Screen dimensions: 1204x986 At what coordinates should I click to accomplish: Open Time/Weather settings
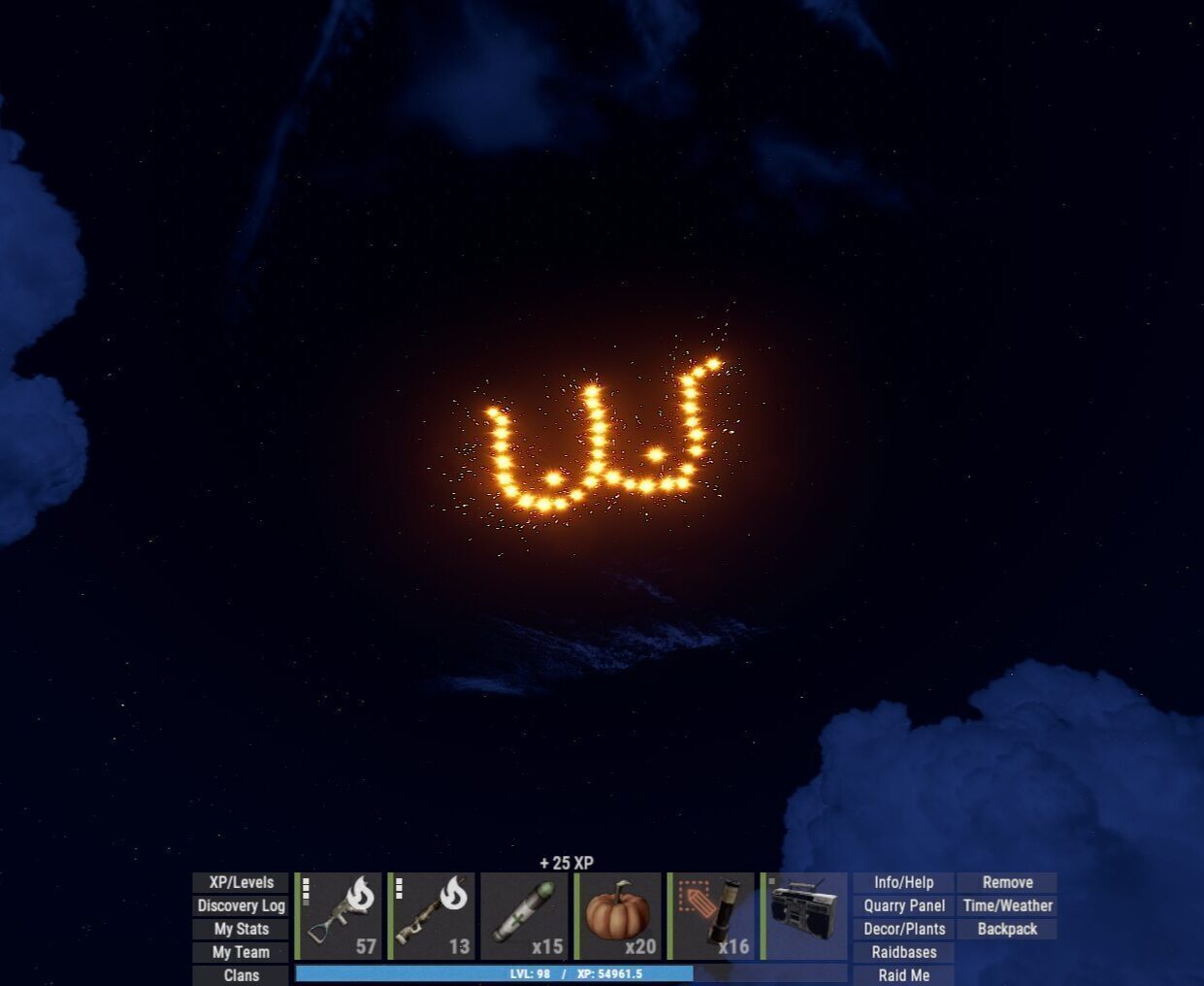1007,905
